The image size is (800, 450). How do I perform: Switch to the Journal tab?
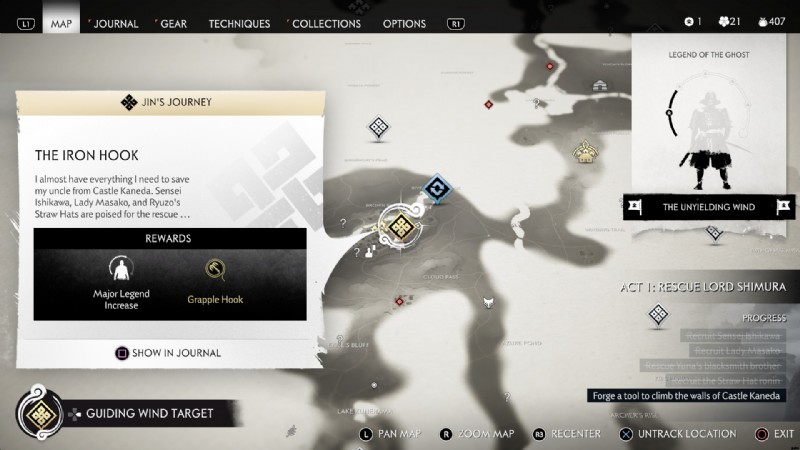[115, 23]
